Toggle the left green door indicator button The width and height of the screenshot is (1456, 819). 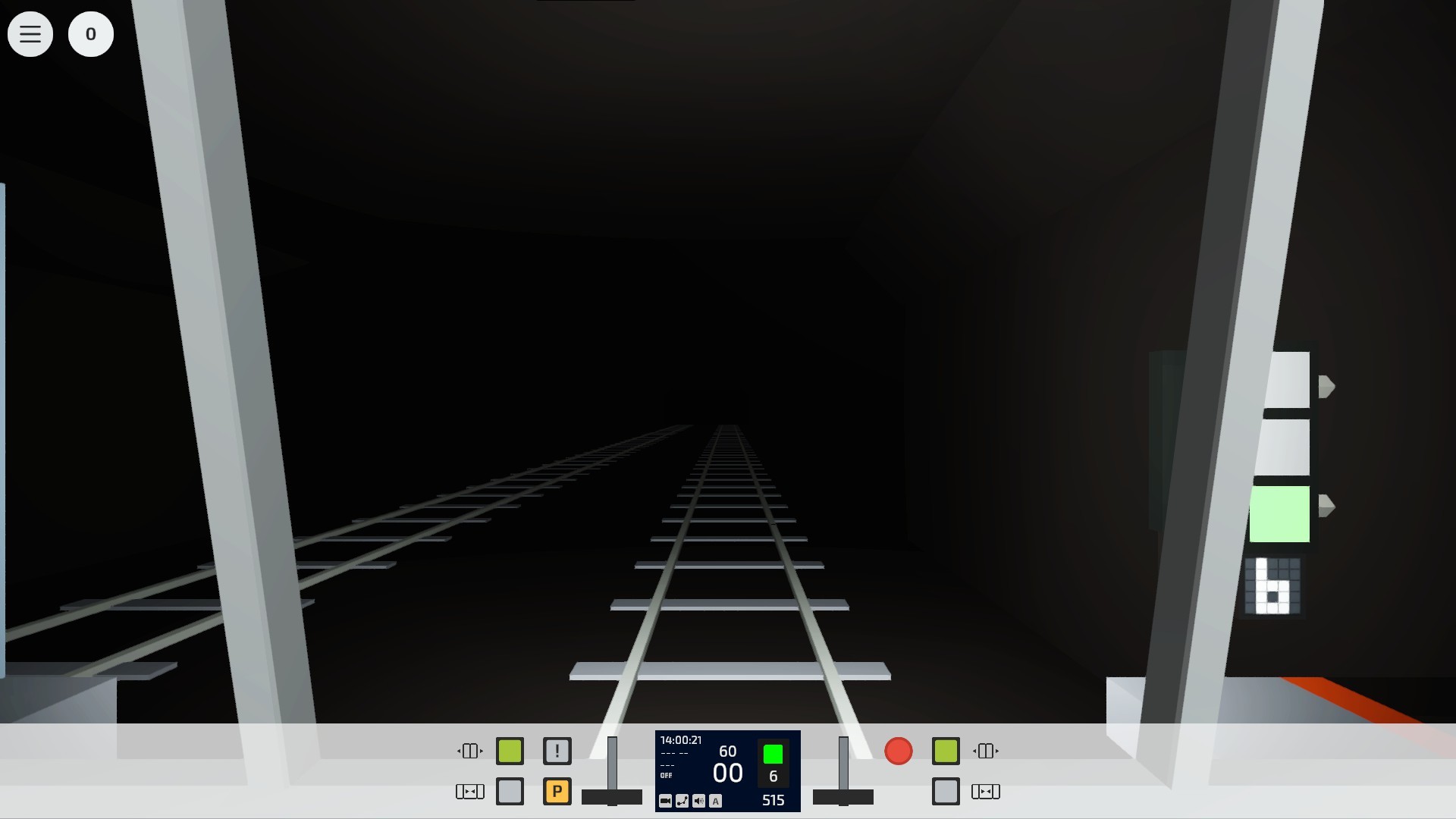coord(510,751)
